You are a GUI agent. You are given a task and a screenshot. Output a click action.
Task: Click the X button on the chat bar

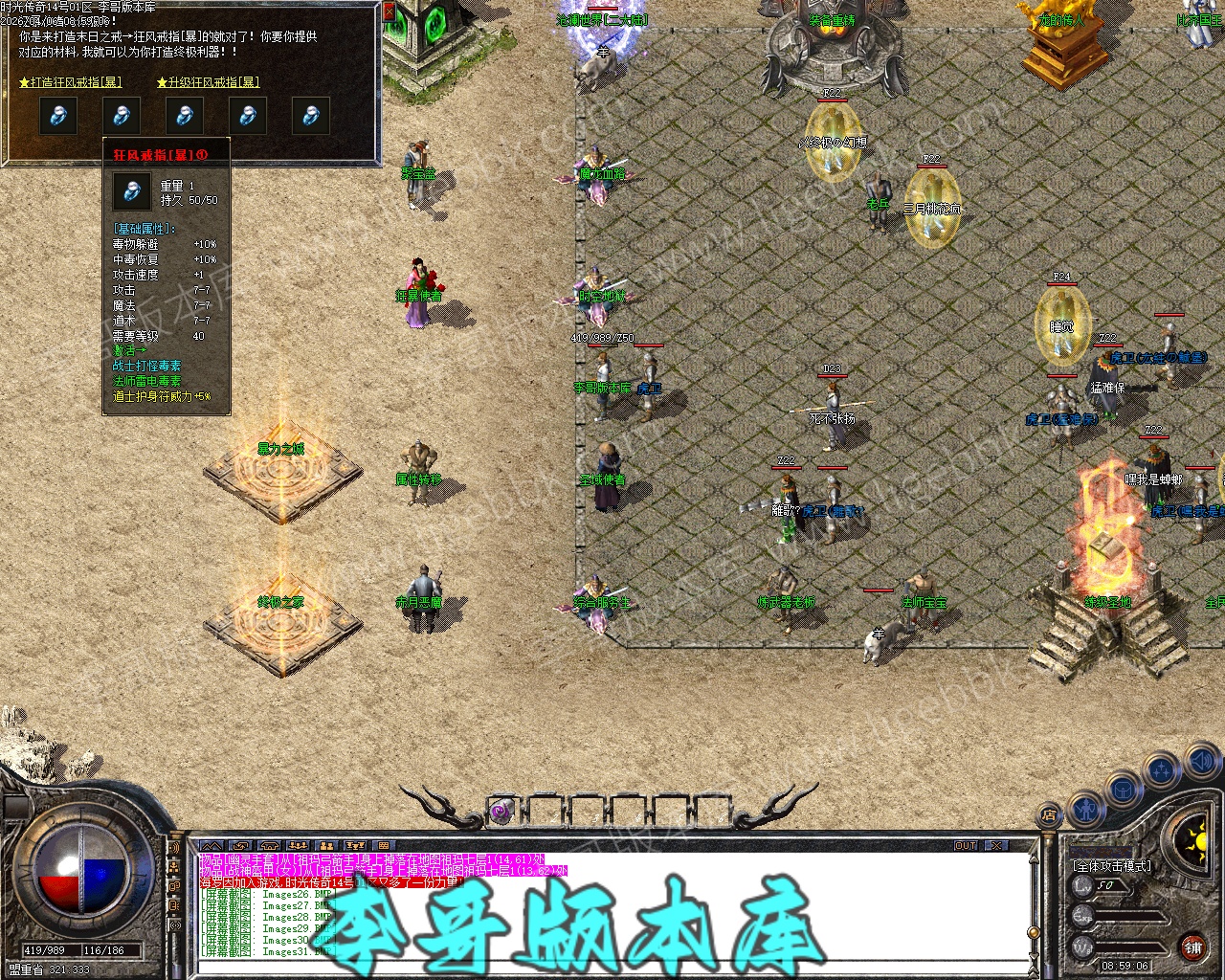pyautogui.click(x=997, y=846)
